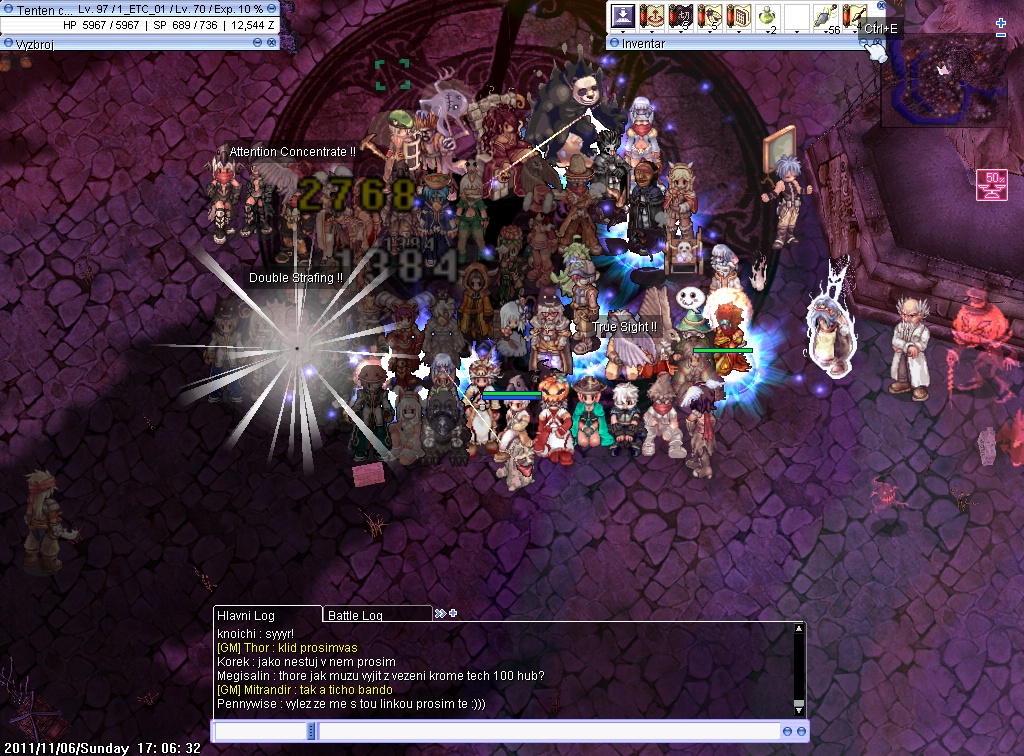Use the green potion hotbar slot
Screen dimensions: 1024x756
tap(768, 17)
